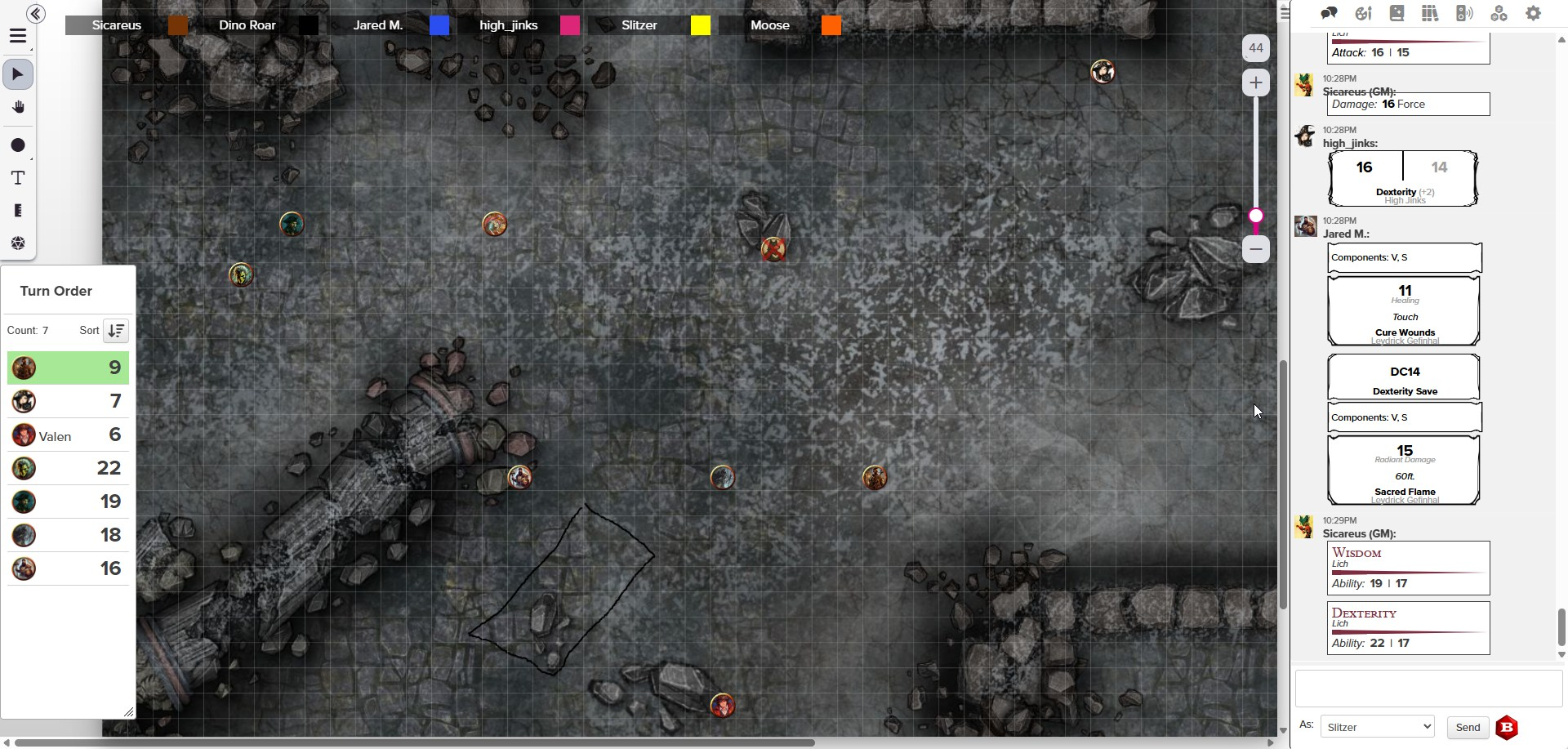Open the 'As: Slitzer' speaker dropdown
The height and width of the screenshot is (749, 1568).
tap(1377, 727)
